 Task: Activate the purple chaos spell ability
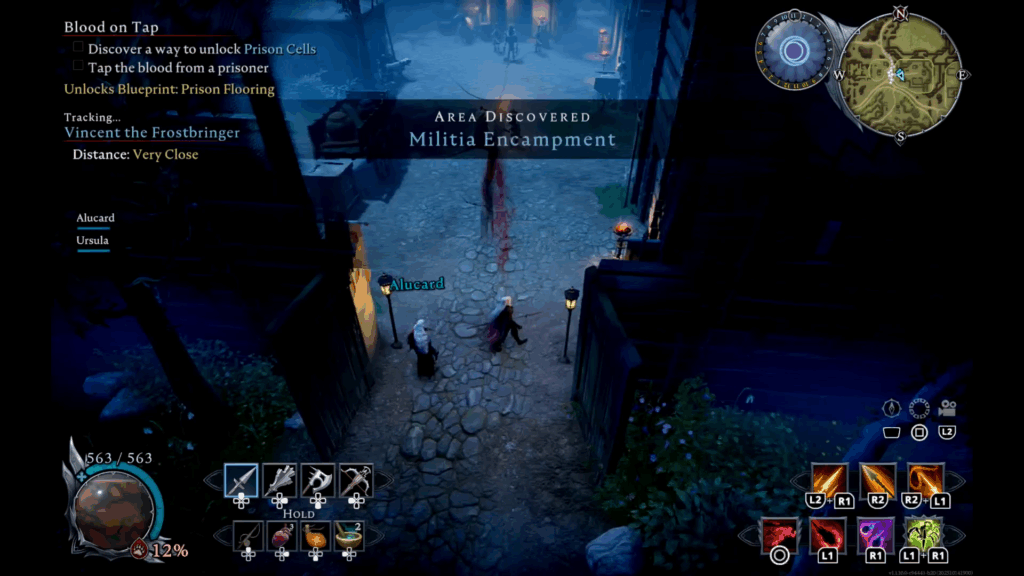point(875,535)
